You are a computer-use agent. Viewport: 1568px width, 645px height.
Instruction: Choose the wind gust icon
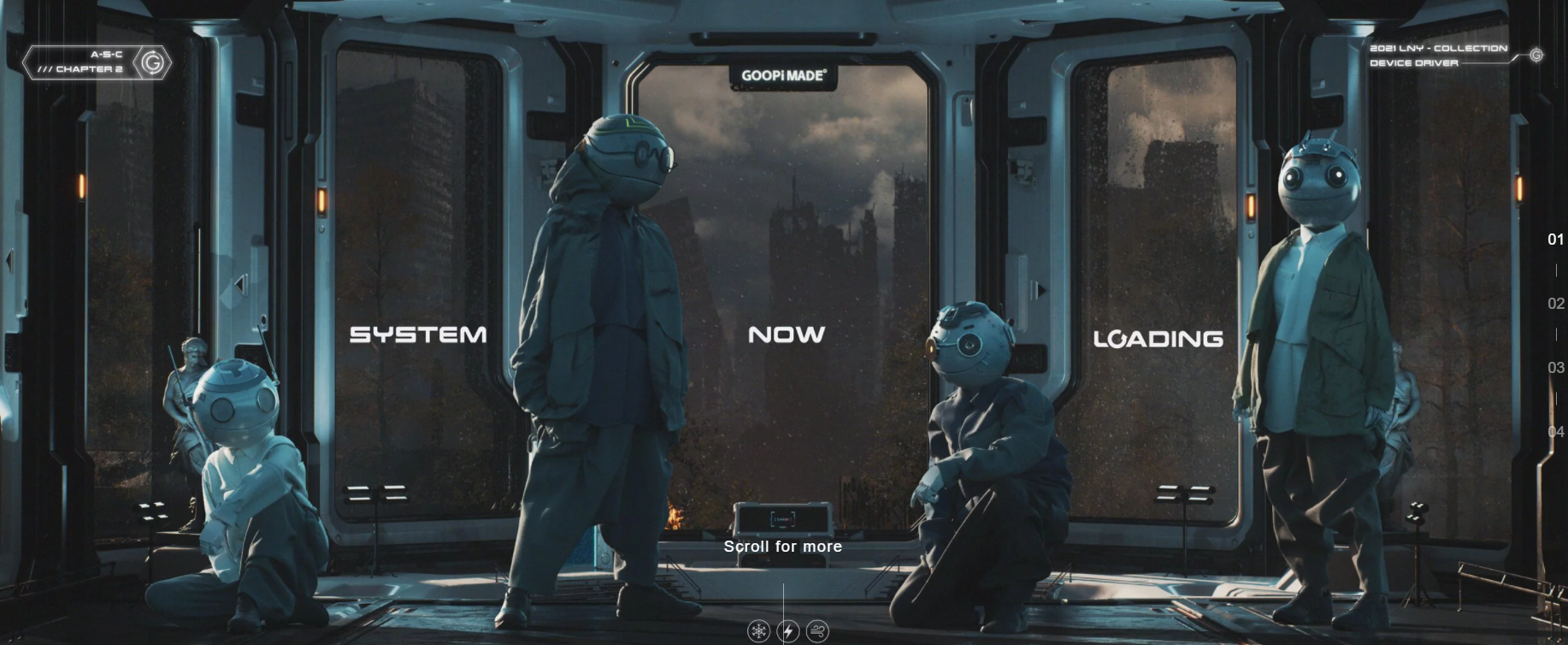click(817, 631)
